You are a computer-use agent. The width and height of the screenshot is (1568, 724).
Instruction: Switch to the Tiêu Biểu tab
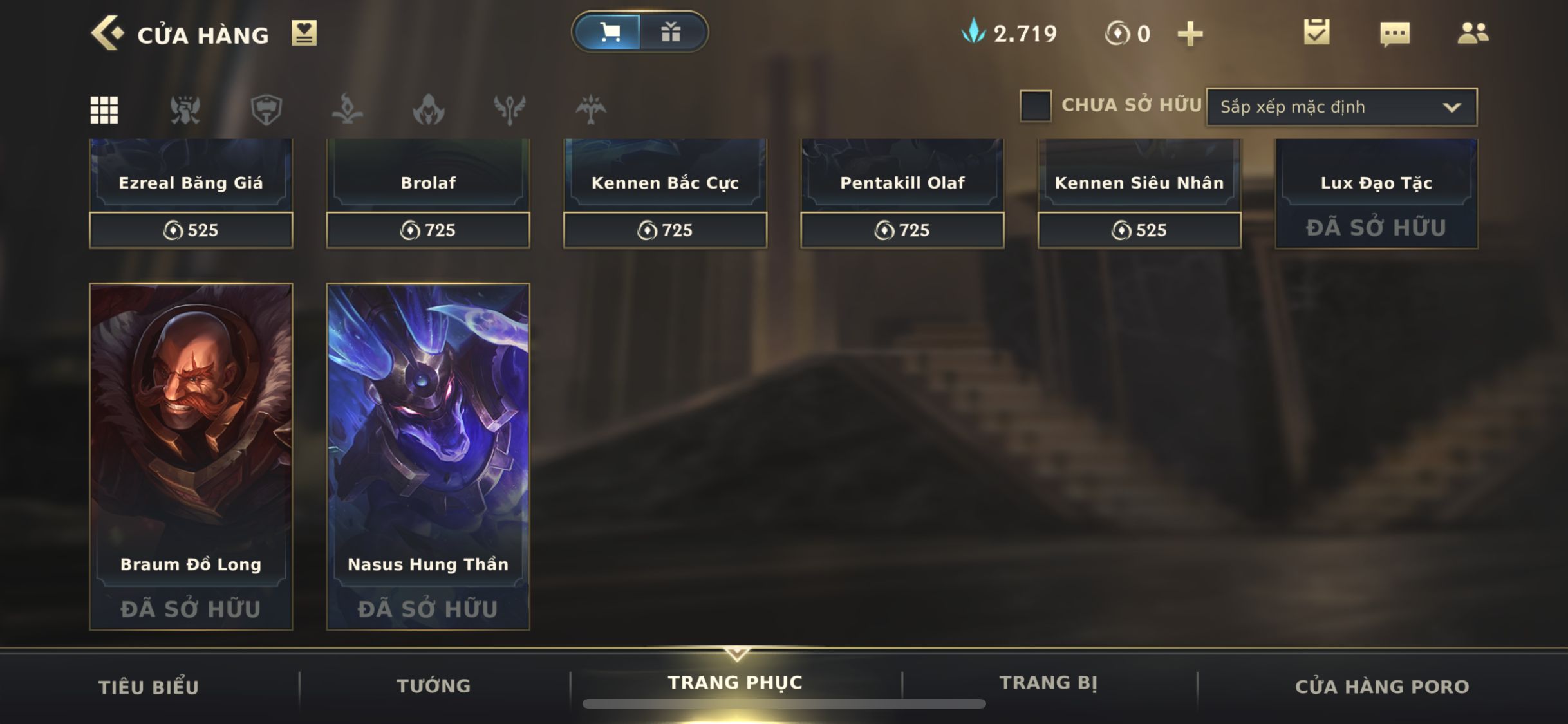tap(149, 687)
